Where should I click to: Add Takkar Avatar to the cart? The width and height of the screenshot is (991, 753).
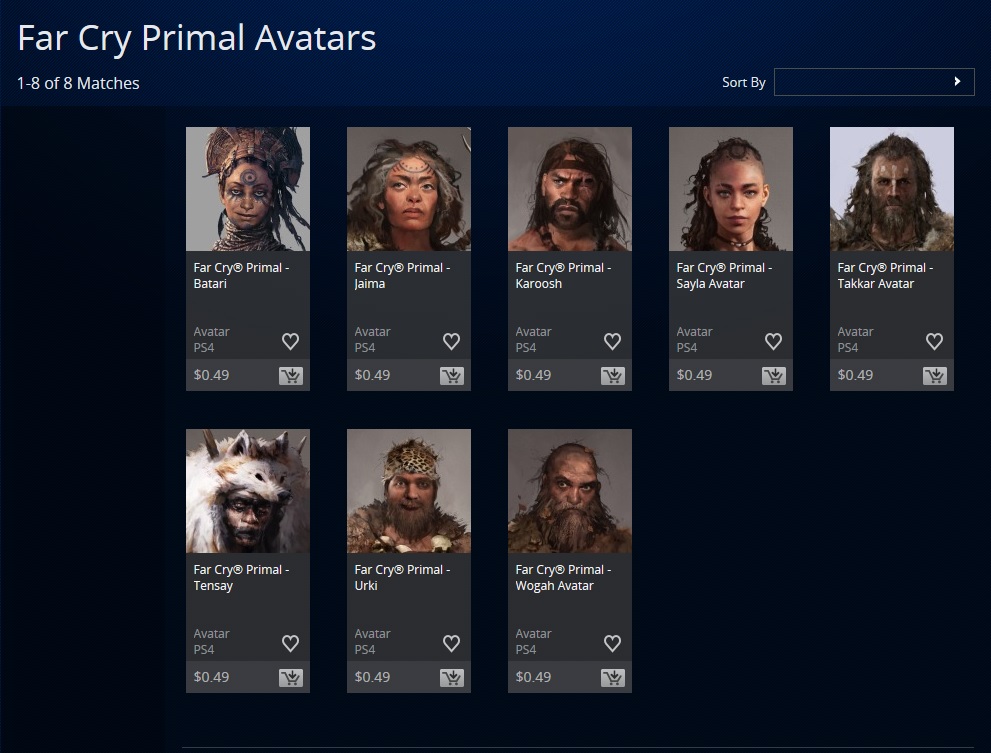coord(935,376)
